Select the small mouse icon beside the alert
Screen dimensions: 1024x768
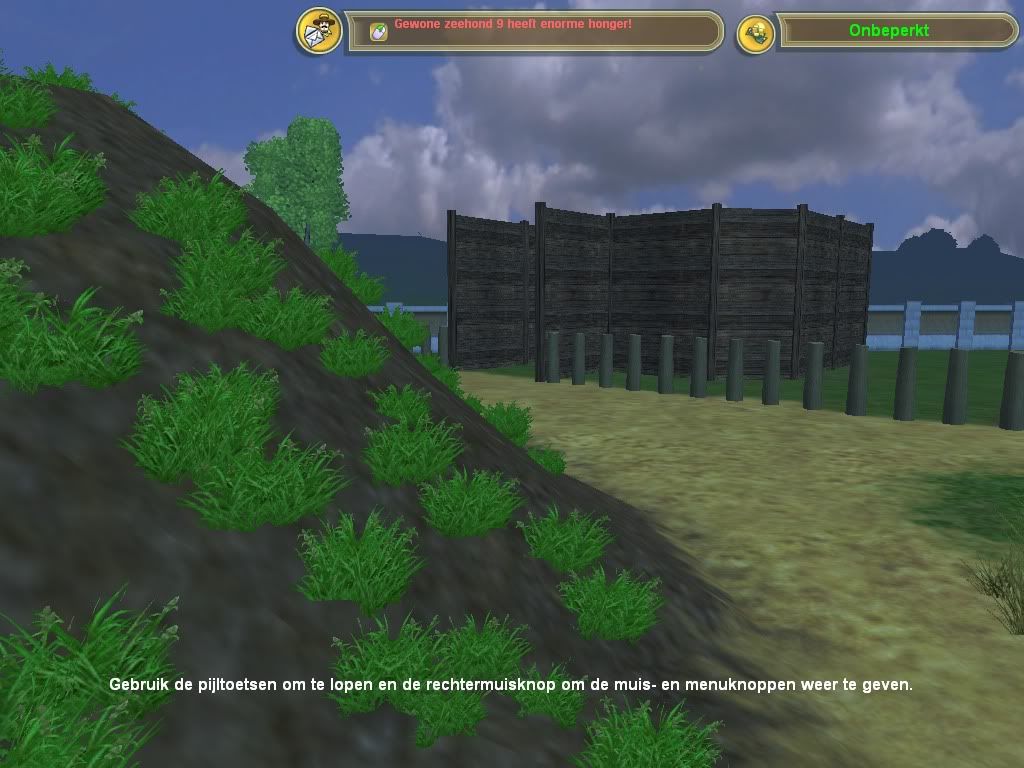click(378, 32)
